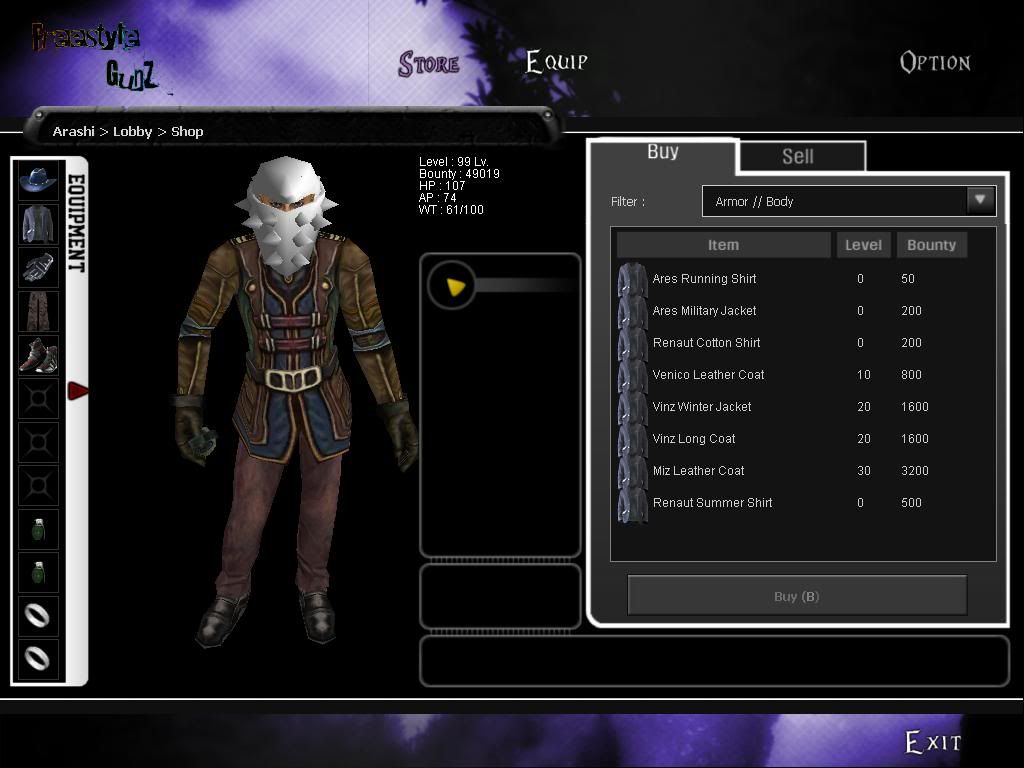Select the Buy tab
Viewport: 1024px width, 768px height.
[663, 152]
